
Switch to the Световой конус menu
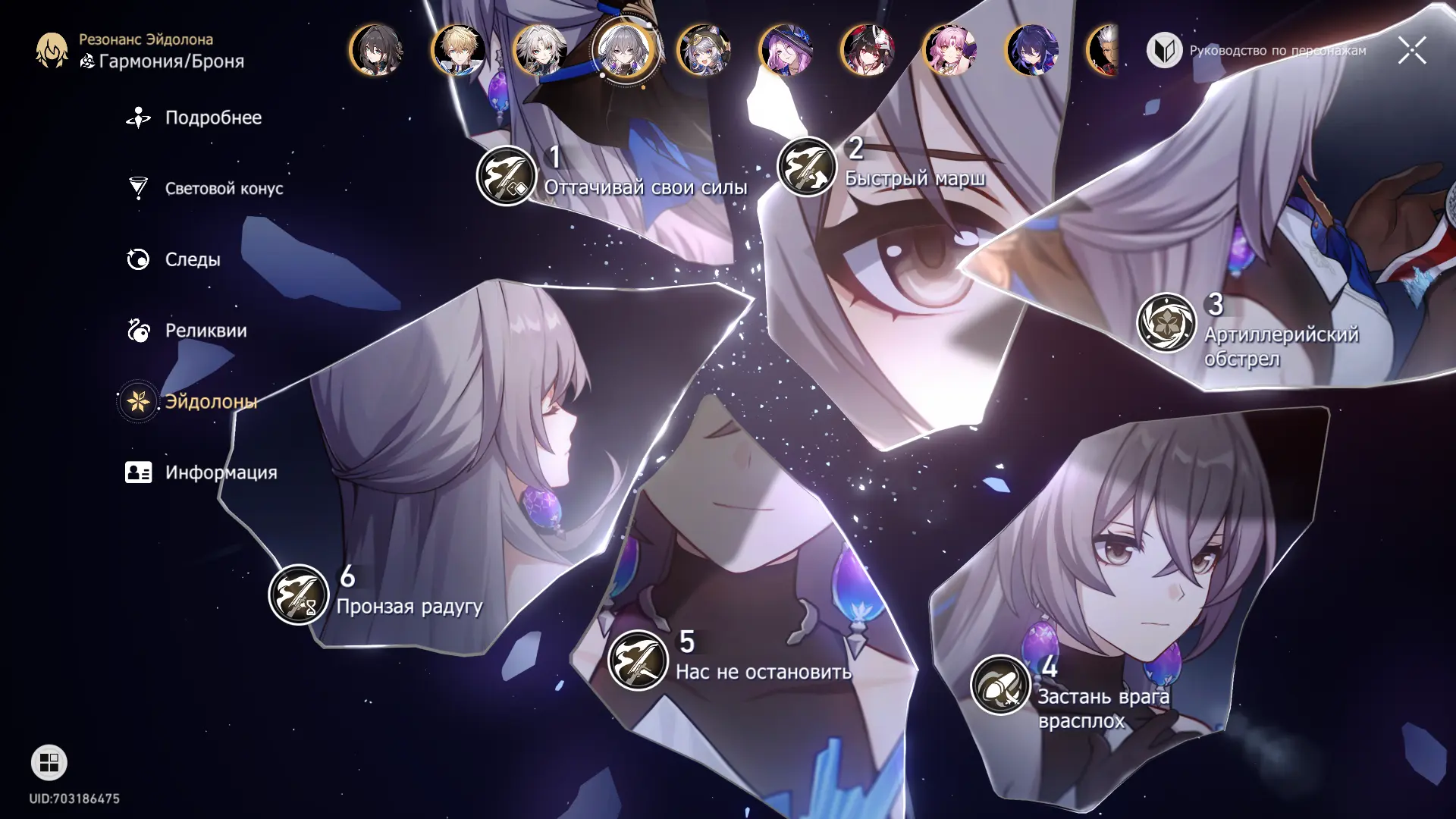click(x=223, y=189)
